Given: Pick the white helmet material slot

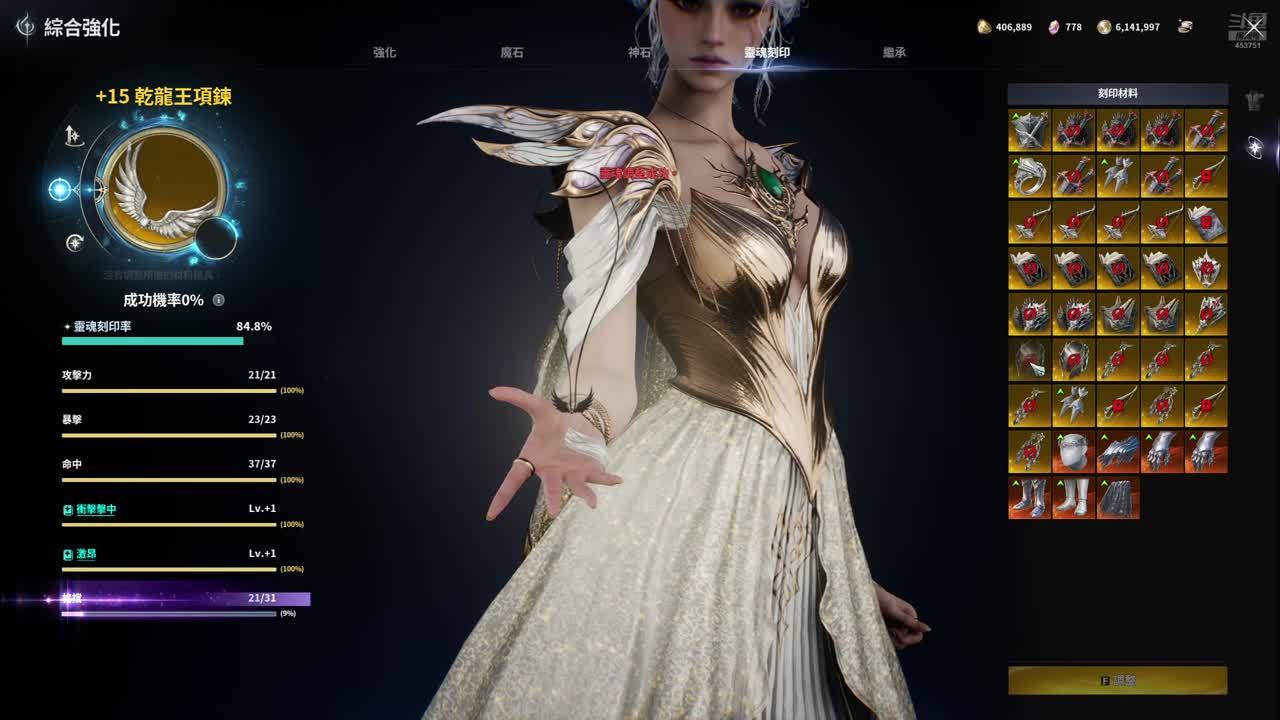Looking at the screenshot, I should [1073, 452].
